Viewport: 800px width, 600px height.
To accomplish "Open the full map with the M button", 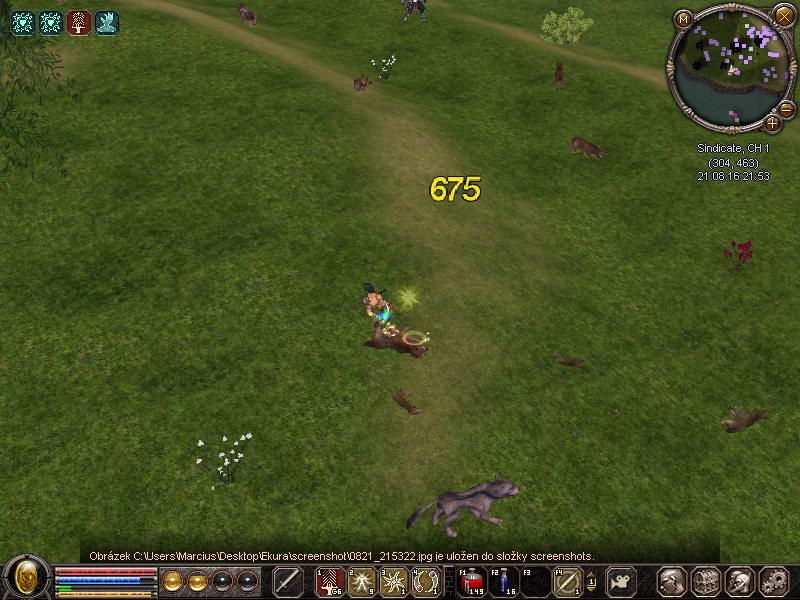I will (x=683, y=18).
